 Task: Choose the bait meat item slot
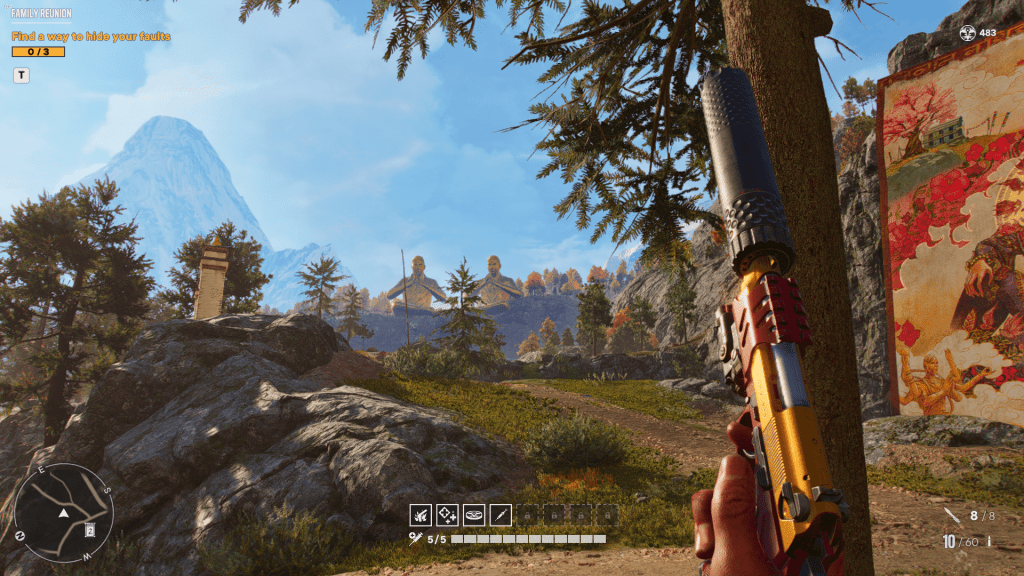point(474,515)
